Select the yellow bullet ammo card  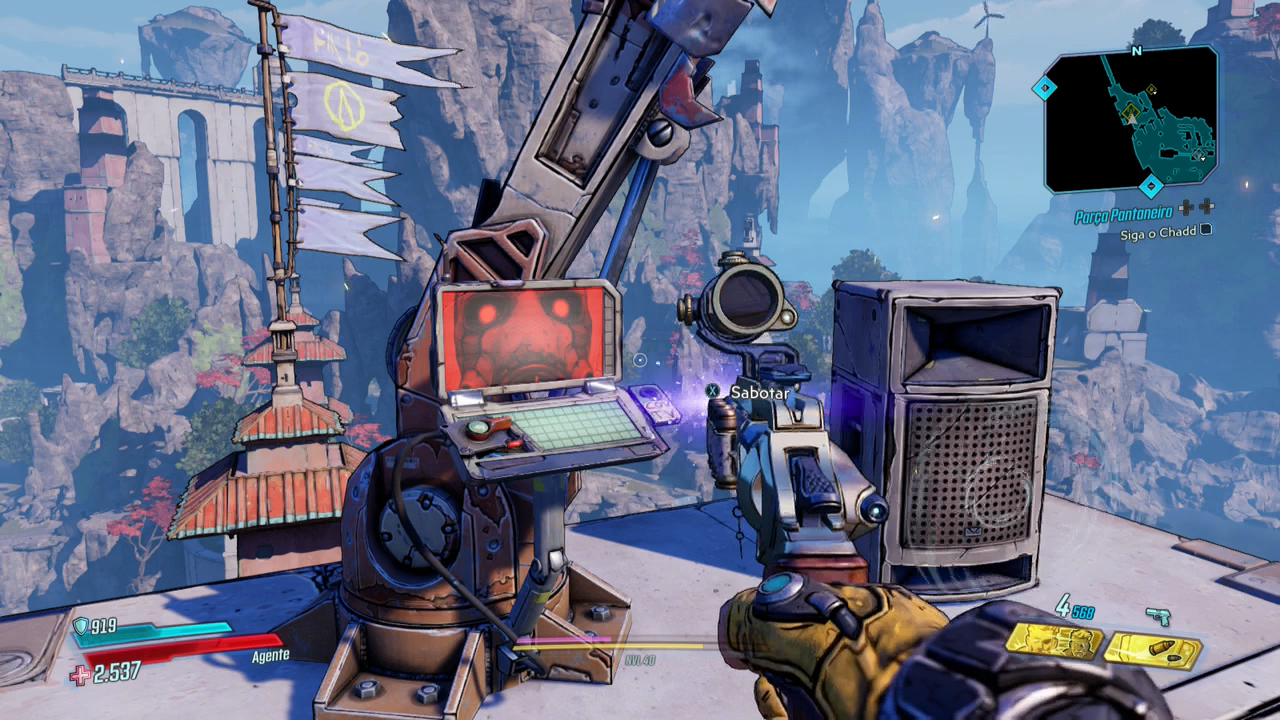1152,651
